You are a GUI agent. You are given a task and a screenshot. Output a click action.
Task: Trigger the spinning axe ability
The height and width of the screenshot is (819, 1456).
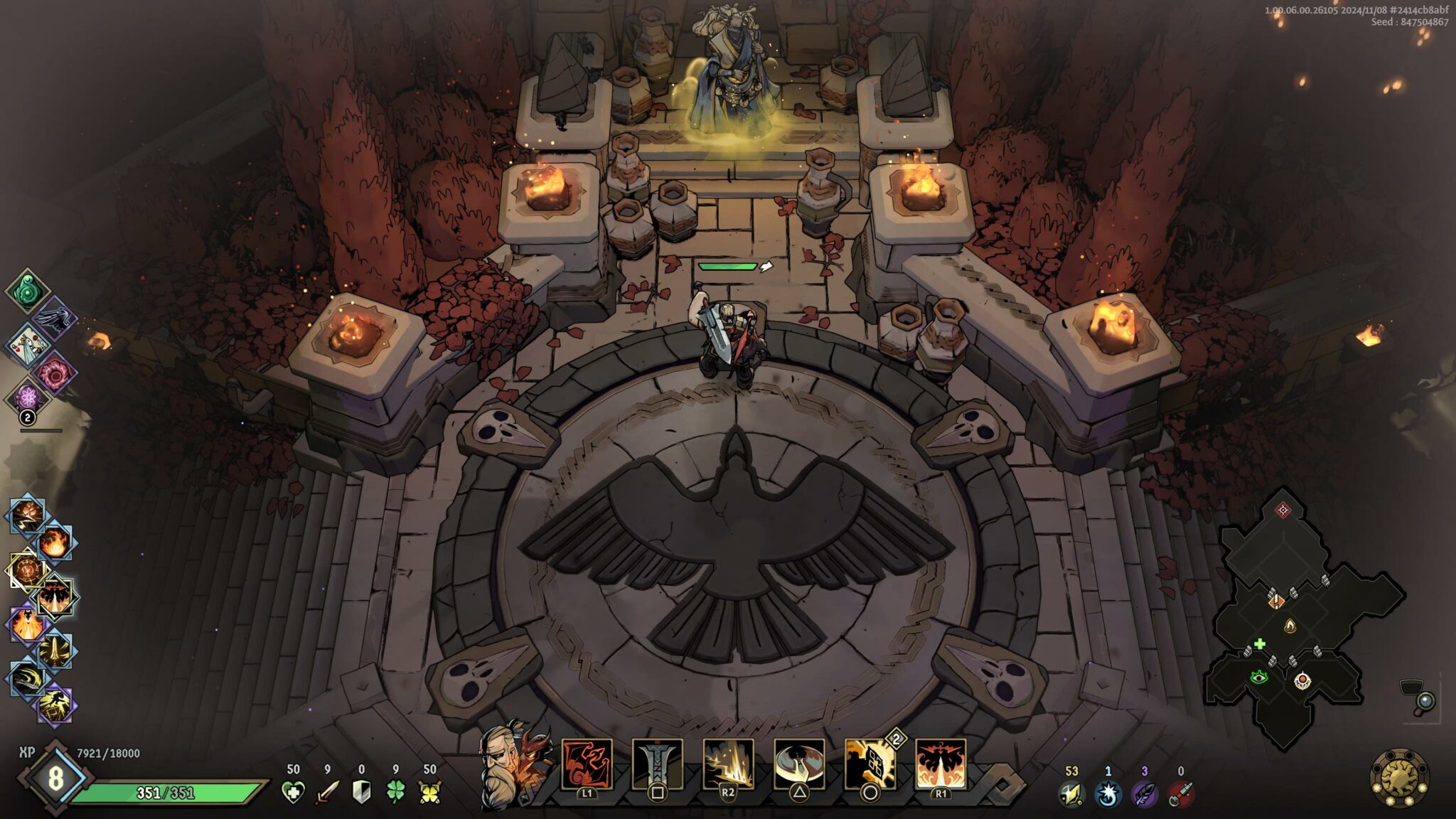click(799, 764)
